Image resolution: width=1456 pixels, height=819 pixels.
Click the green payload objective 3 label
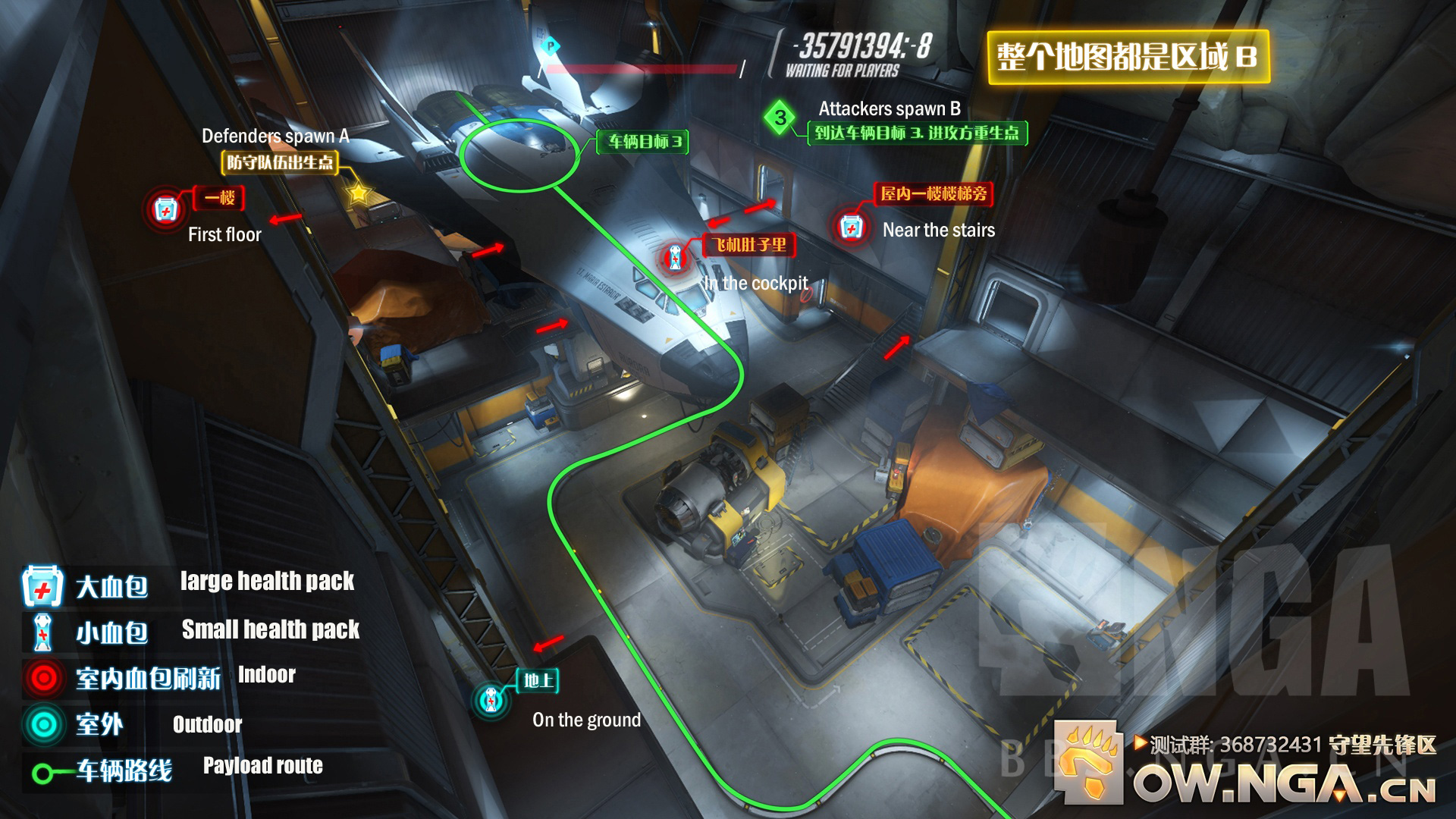click(644, 141)
